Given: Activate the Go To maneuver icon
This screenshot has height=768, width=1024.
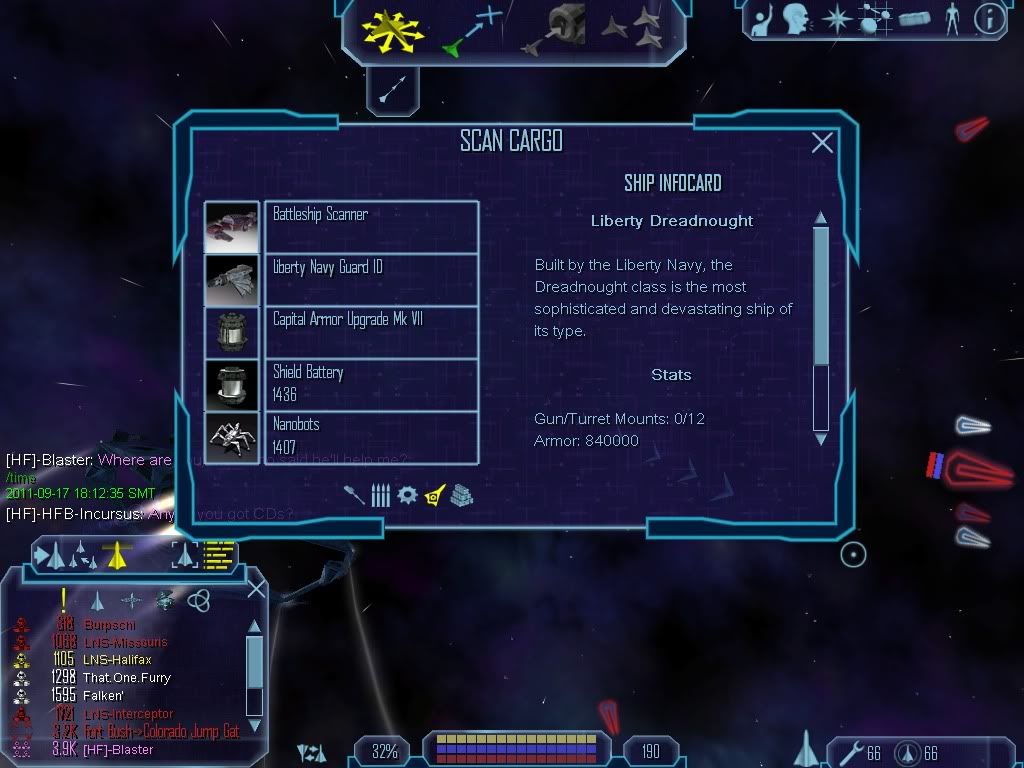Looking at the screenshot, I should click(472, 30).
